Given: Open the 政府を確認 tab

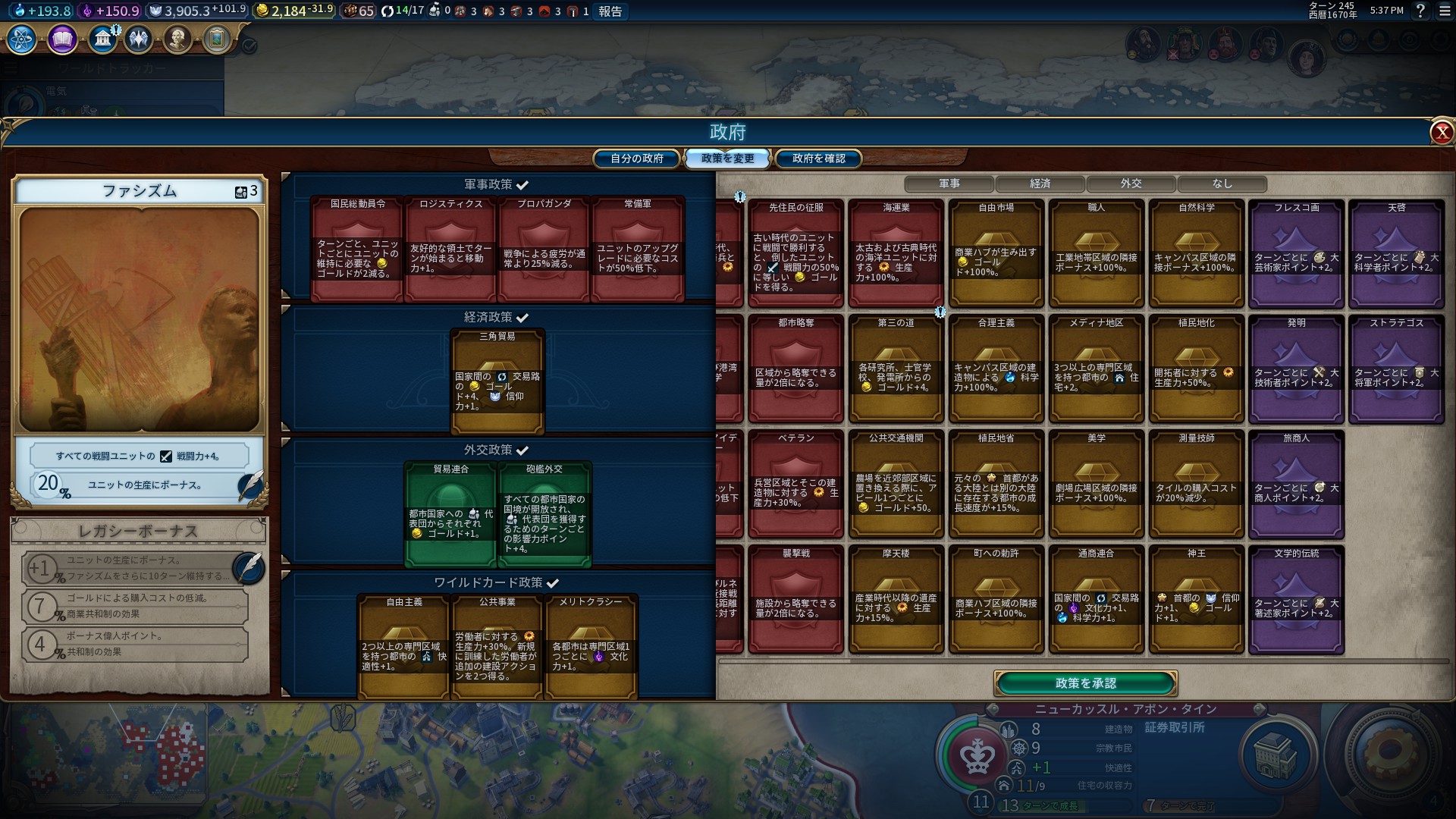Looking at the screenshot, I should tap(818, 158).
